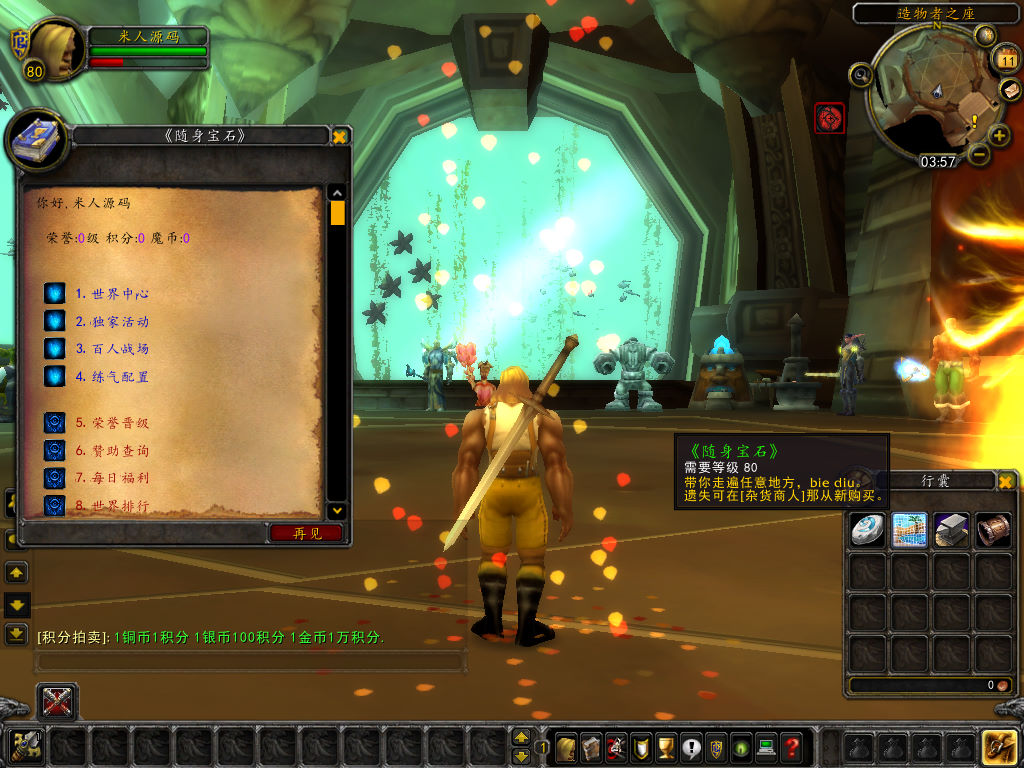Open help via red question mark
The image size is (1024, 768).
[791, 746]
